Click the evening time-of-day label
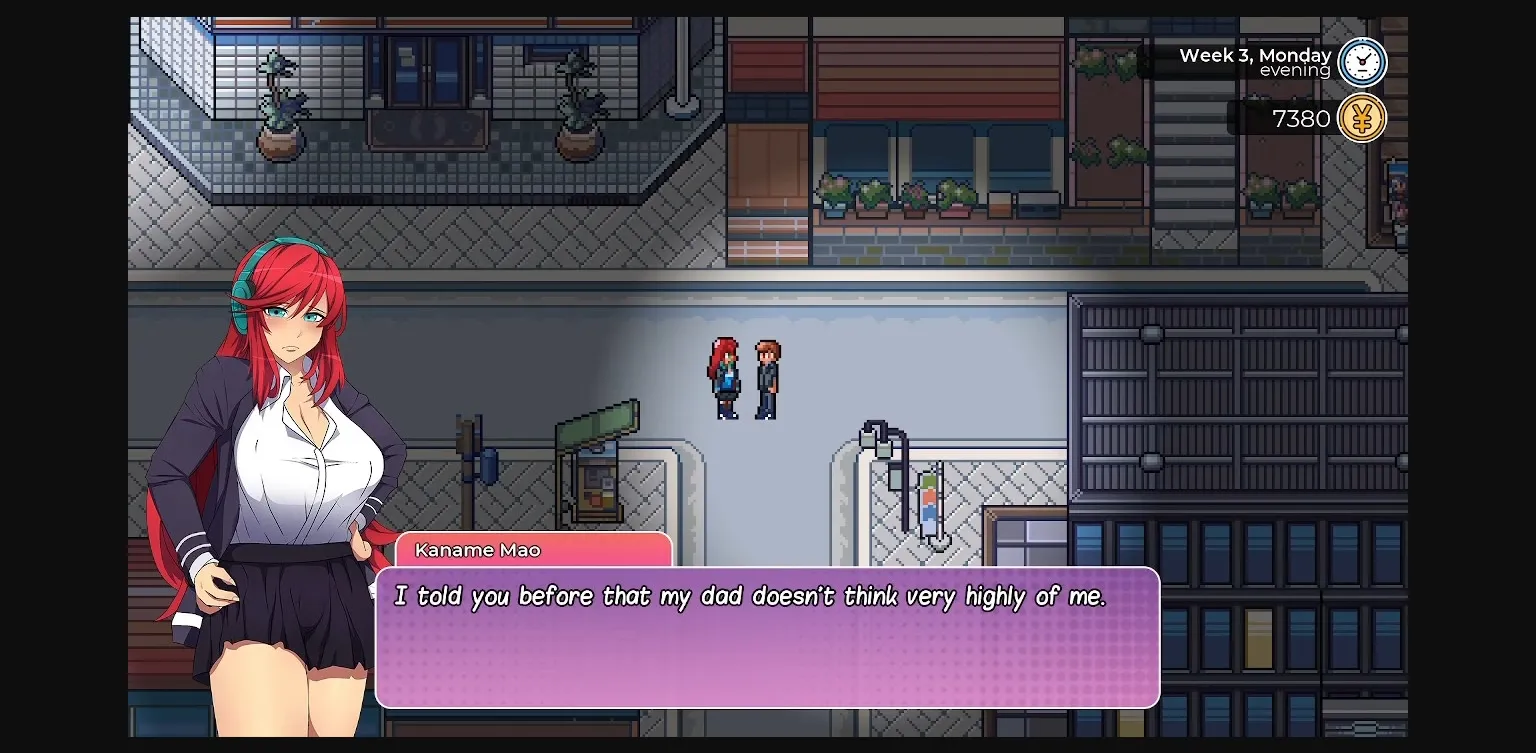 click(1295, 71)
